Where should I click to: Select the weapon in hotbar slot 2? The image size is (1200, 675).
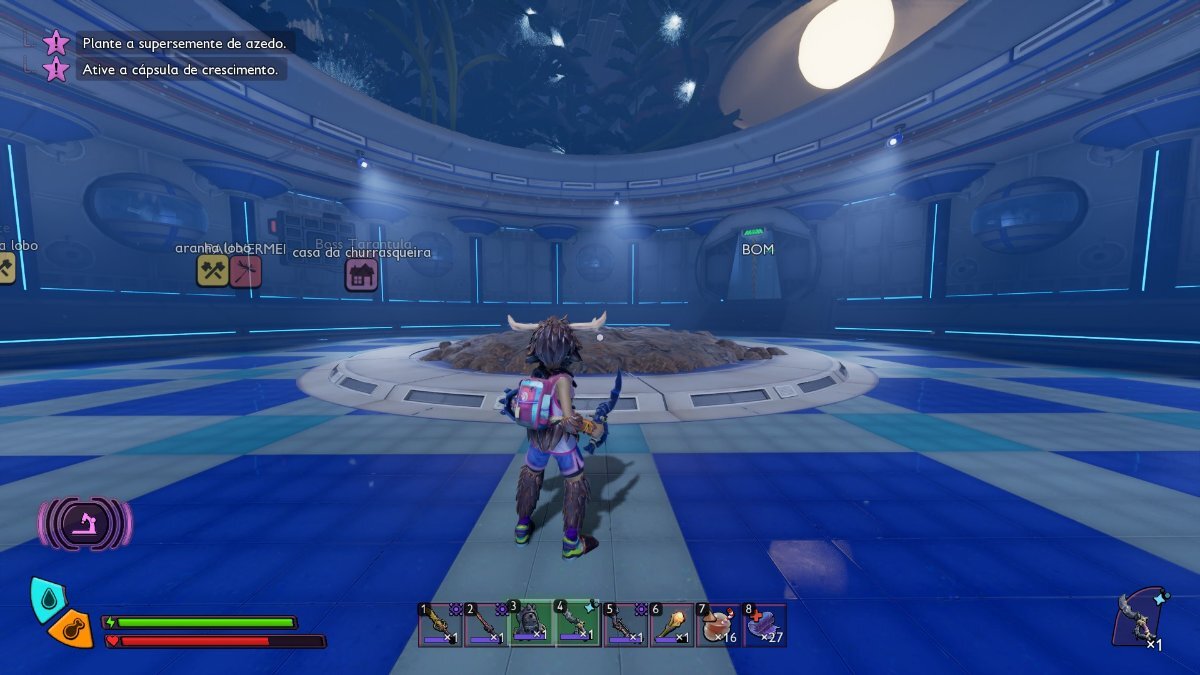[x=486, y=625]
